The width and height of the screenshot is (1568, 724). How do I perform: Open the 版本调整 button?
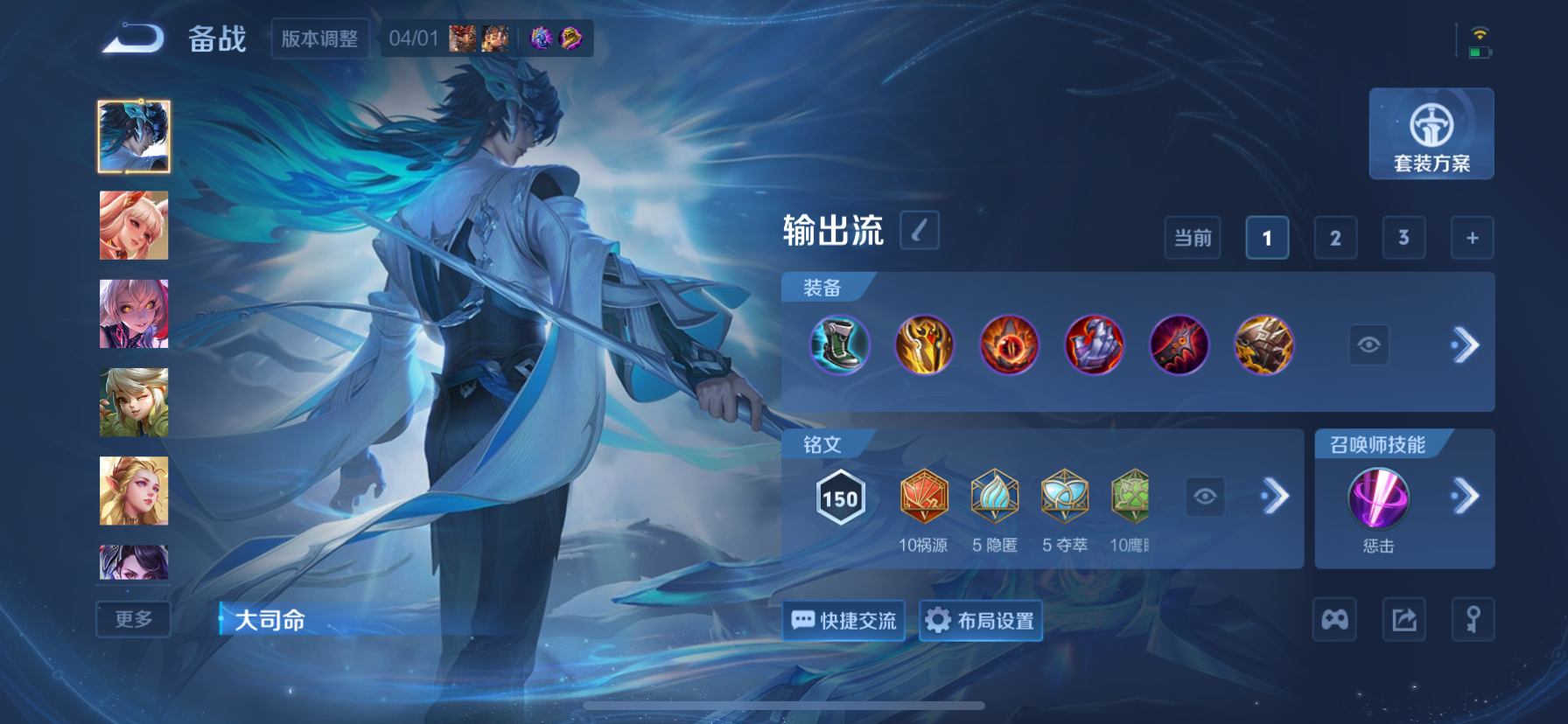(319, 38)
